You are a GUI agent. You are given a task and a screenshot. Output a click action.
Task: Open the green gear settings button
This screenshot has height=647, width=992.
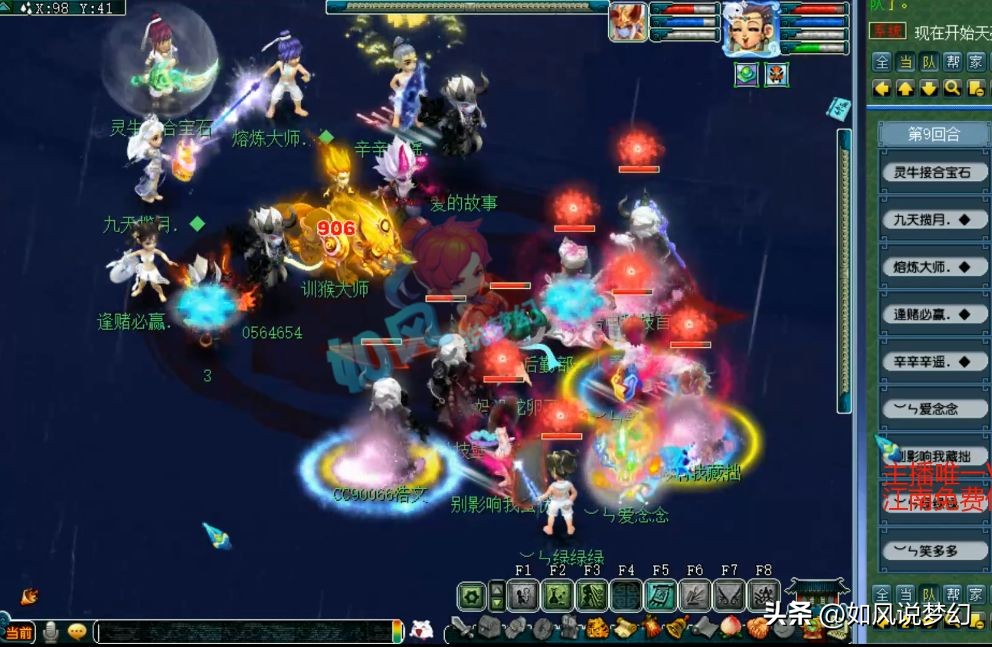471,596
